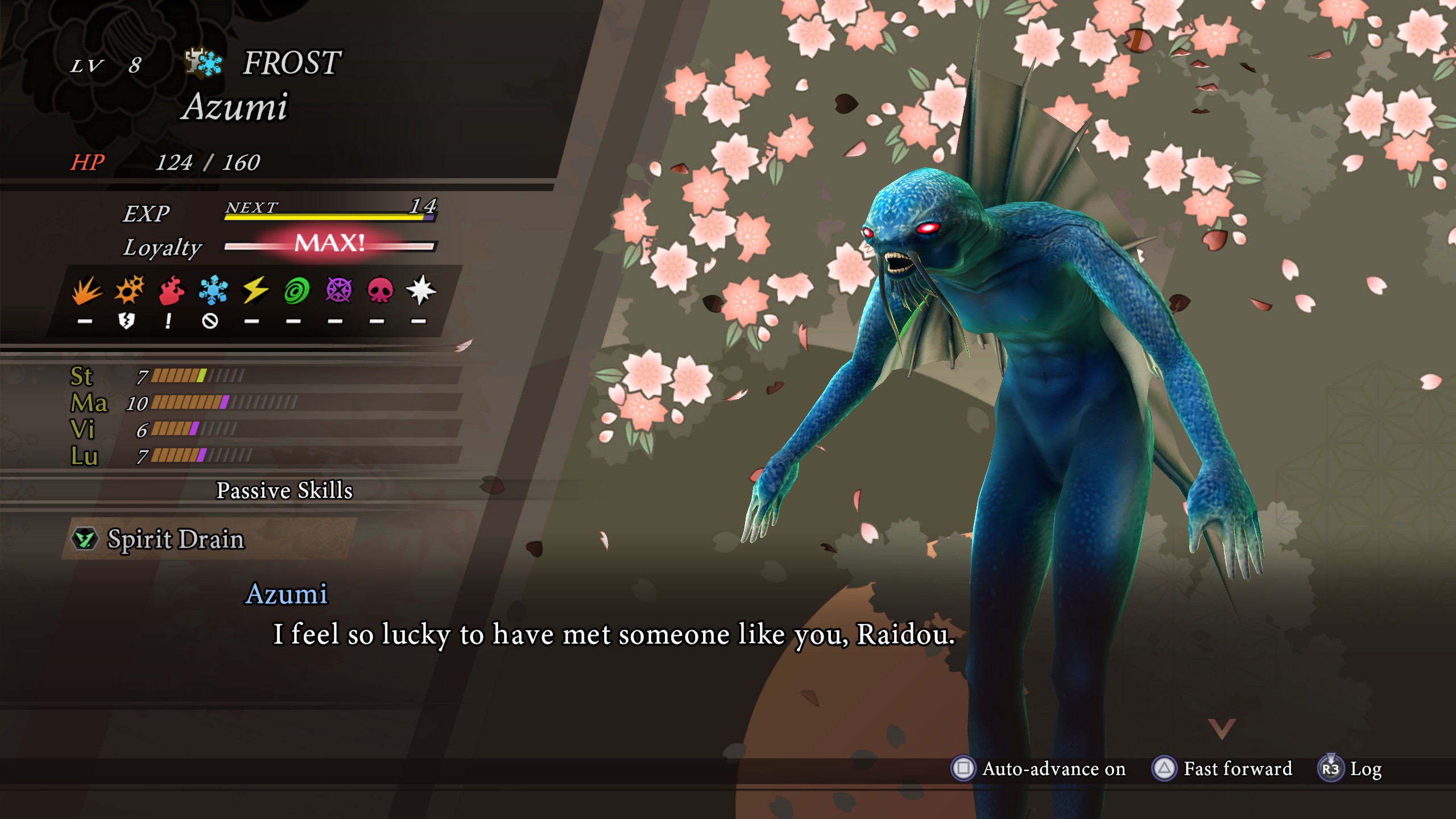The height and width of the screenshot is (819, 1456).
Task: Select the Spirit Drain passive skill
Action: point(176,539)
